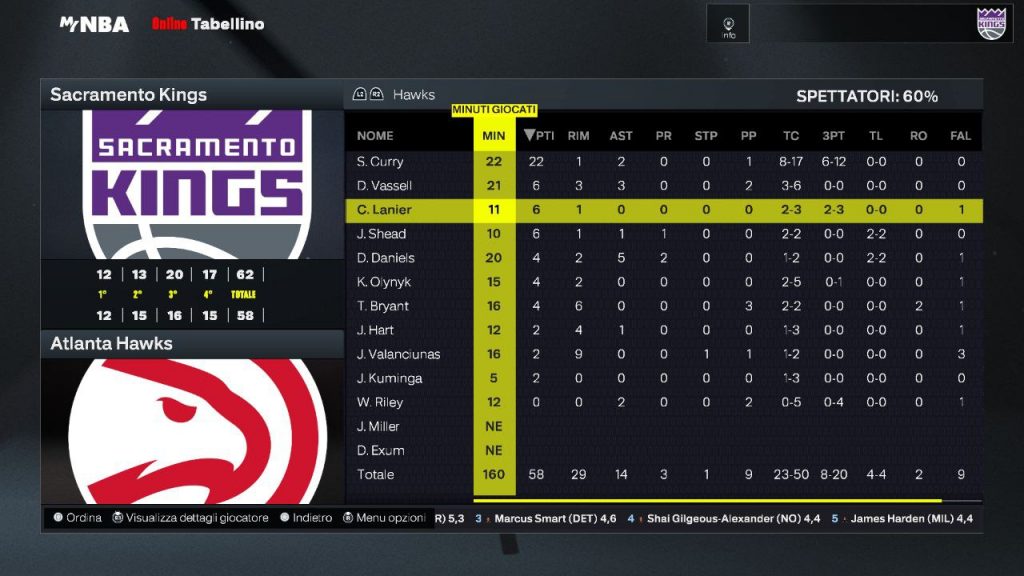The width and height of the screenshot is (1024, 576).
Task: Click the Kings logo in top corner
Action: 990,23
